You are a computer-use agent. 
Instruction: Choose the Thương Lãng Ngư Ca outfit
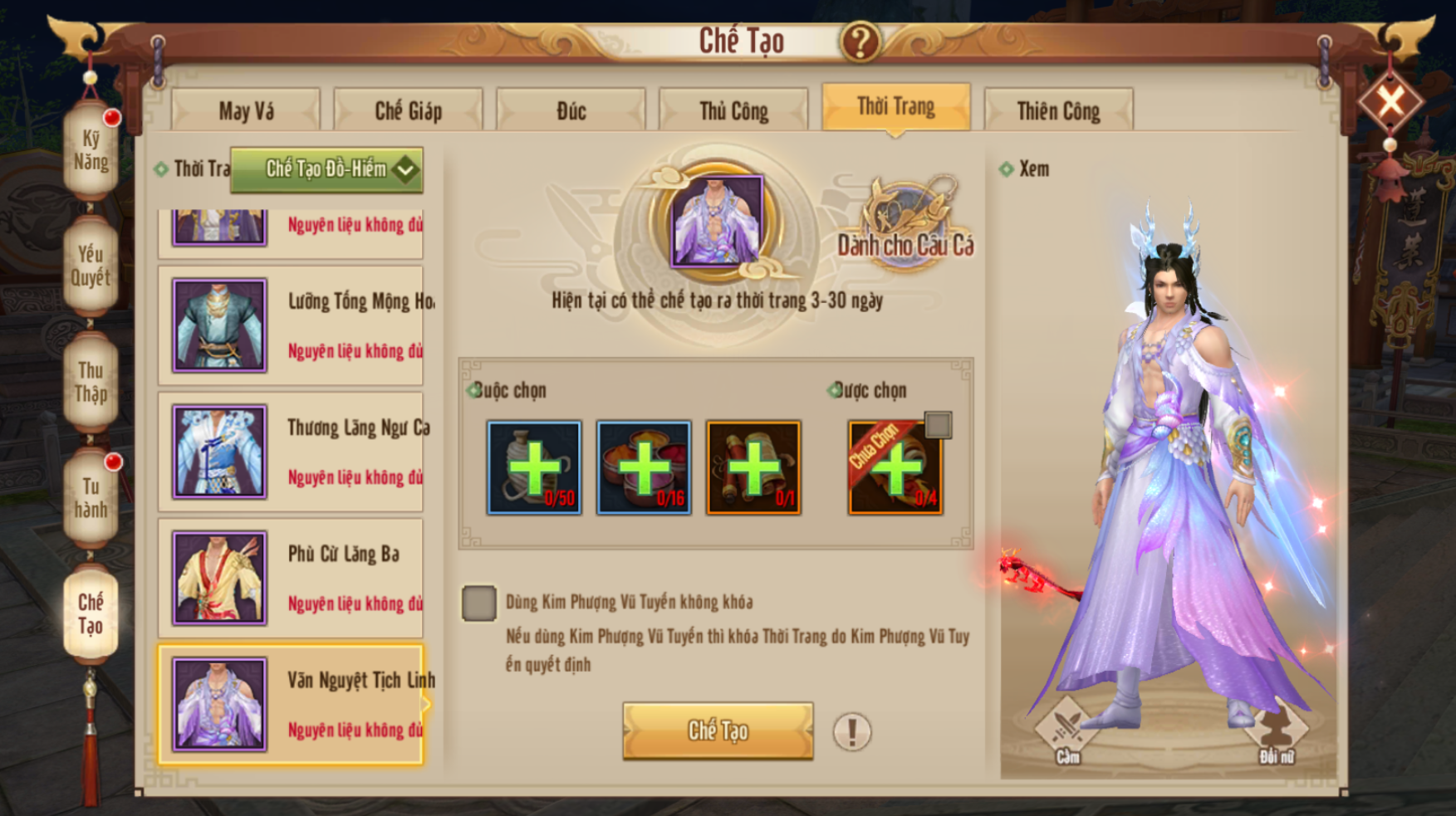[x=291, y=452]
